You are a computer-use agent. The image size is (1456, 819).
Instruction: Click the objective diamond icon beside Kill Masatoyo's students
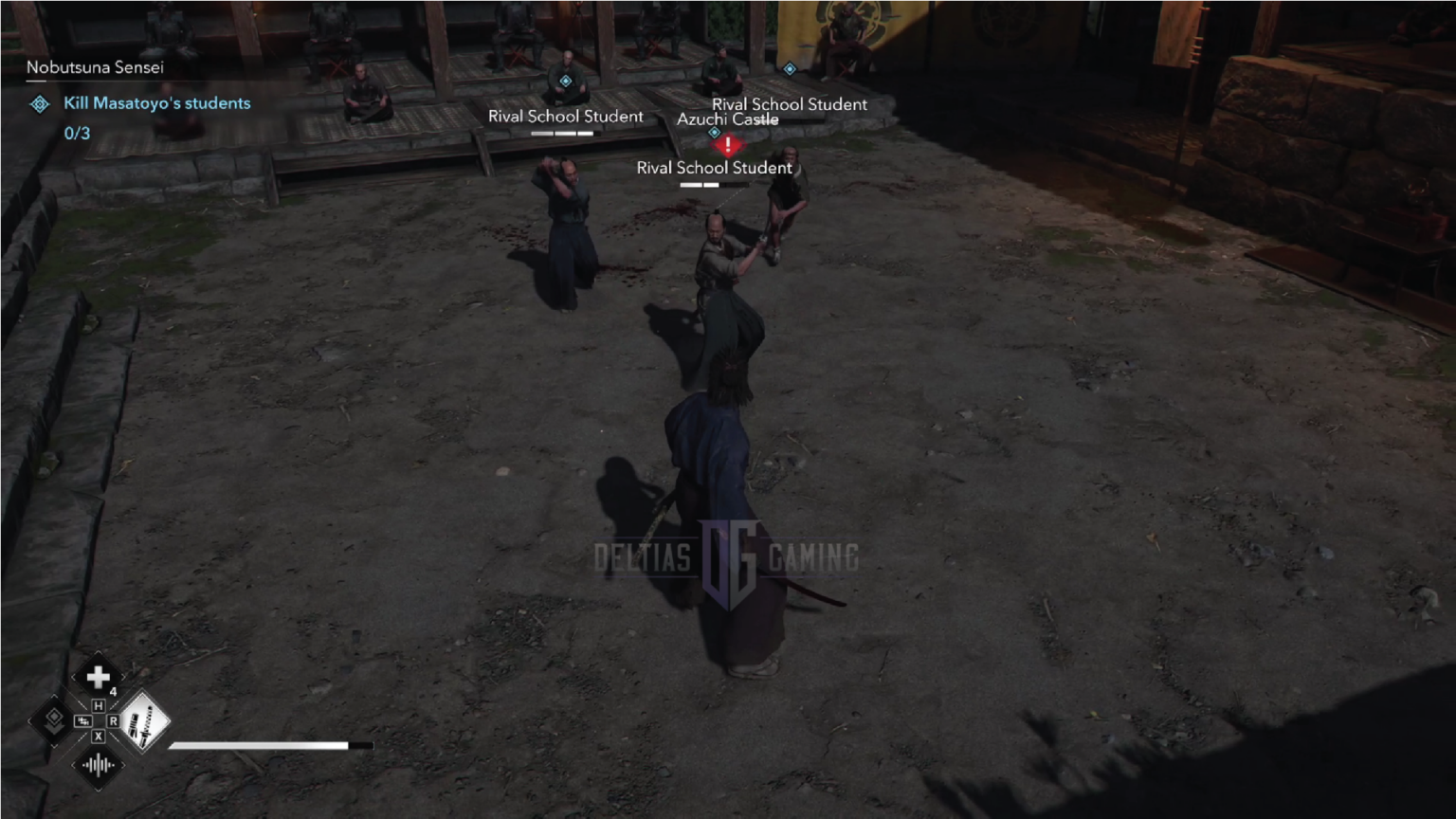[39, 103]
